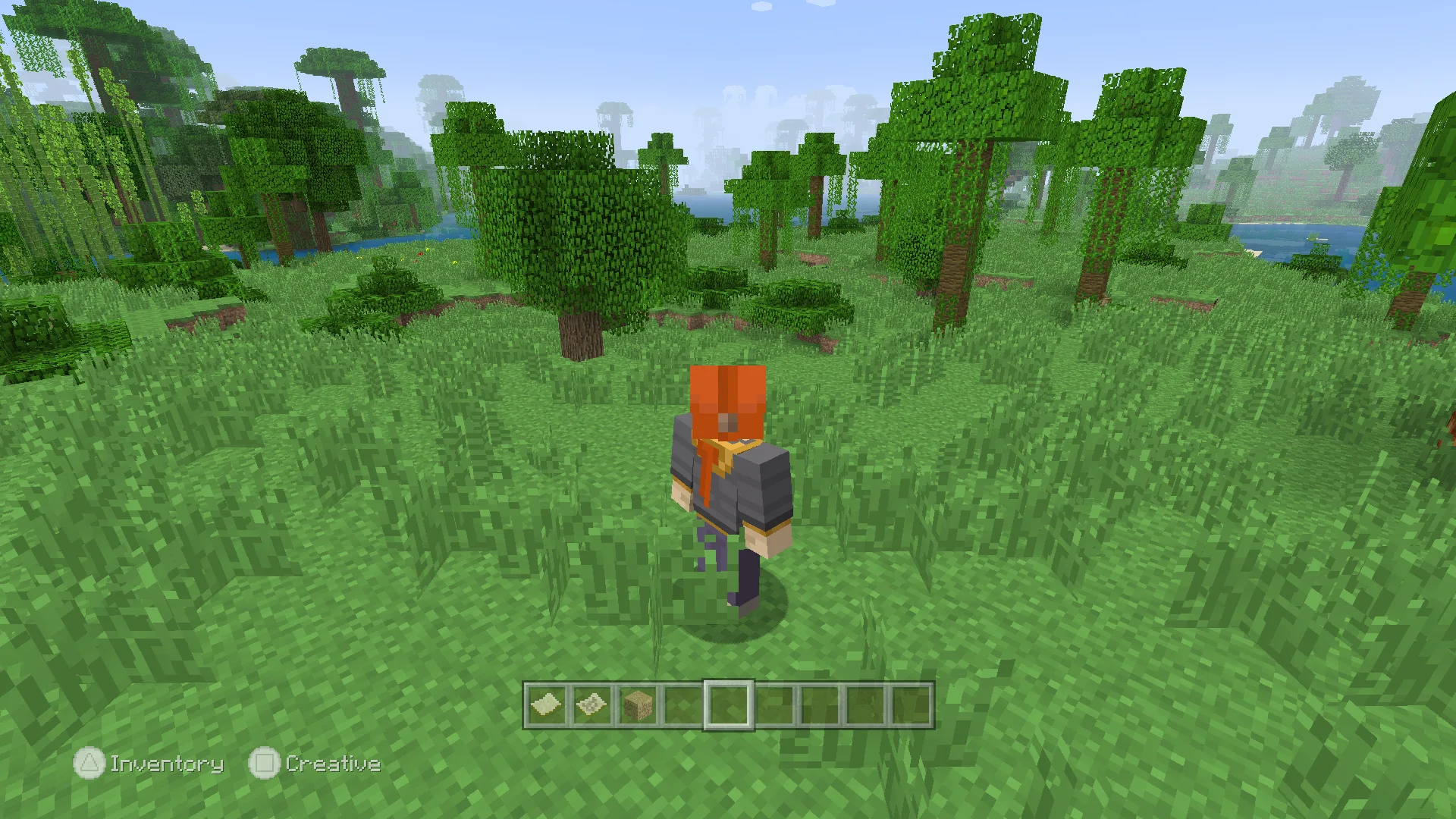Image resolution: width=1456 pixels, height=819 pixels.
Task: Click the red flower near the left pond
Action: (420, 253)
